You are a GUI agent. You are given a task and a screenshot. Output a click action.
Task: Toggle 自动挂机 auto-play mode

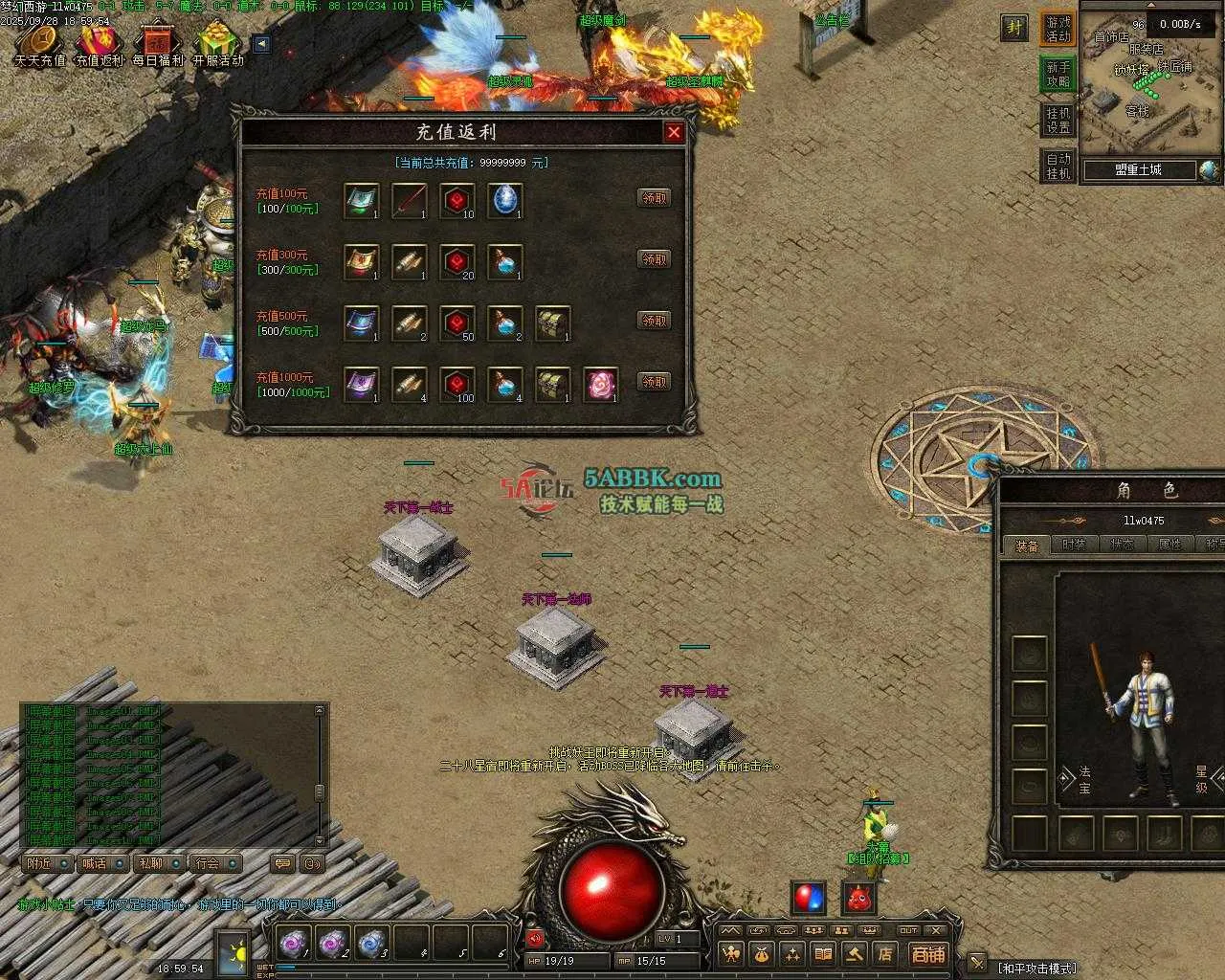1058,167
